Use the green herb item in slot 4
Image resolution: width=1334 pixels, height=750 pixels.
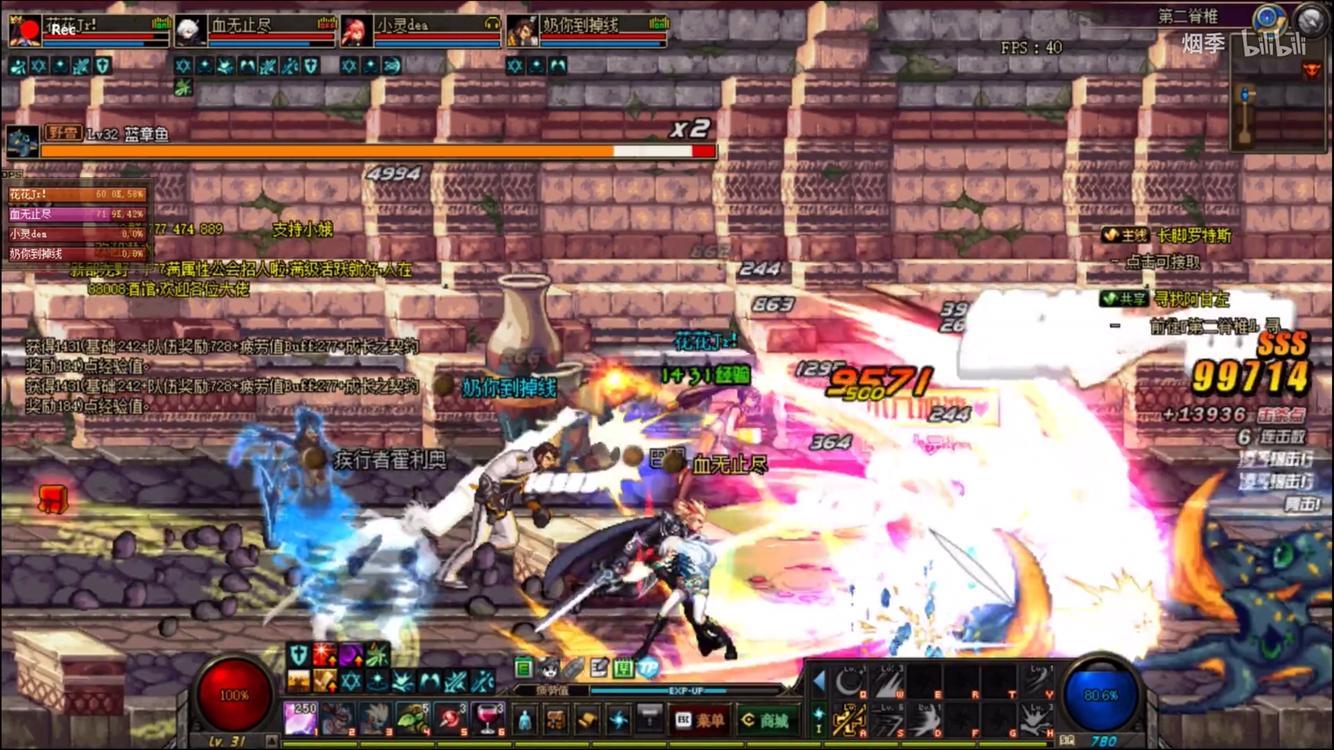[x=413, y=718]
